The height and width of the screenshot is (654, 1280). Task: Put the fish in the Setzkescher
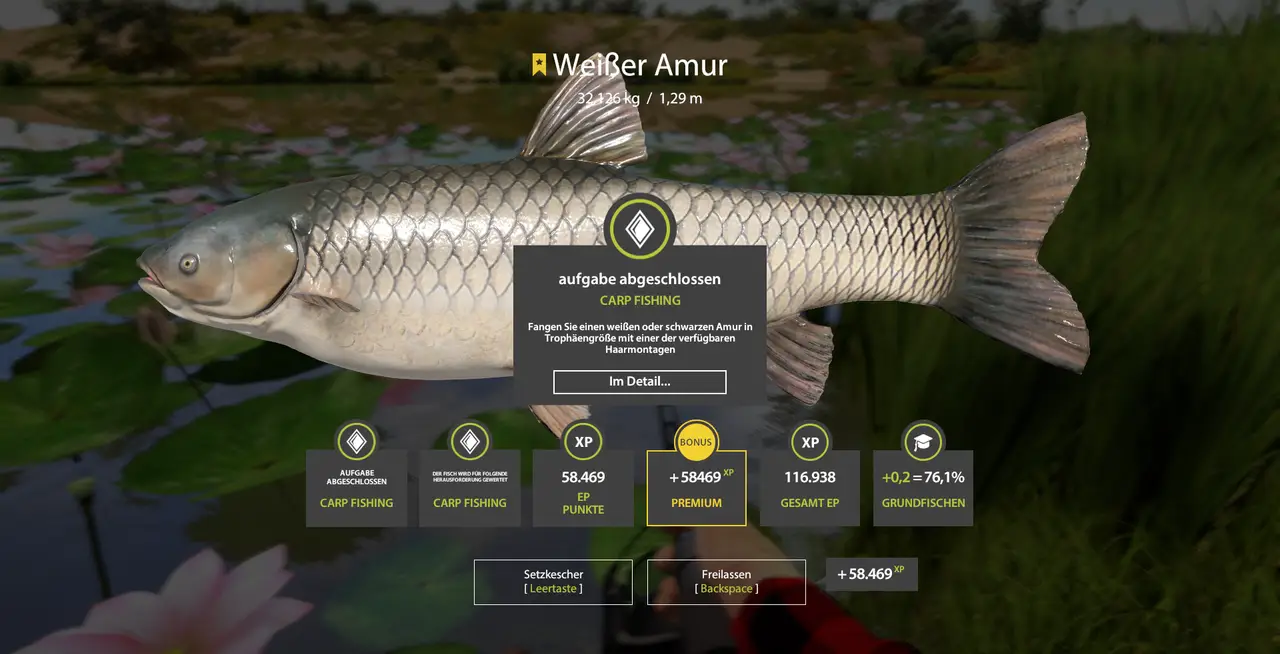(553, 582)
